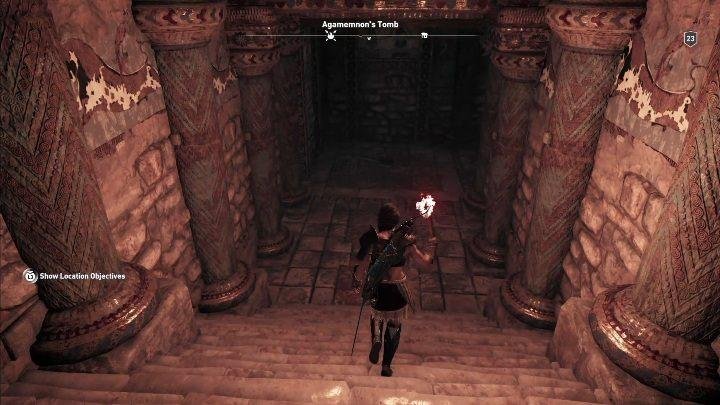Open the level 23 player badge

pyautogui.click(x=690, y=38)
